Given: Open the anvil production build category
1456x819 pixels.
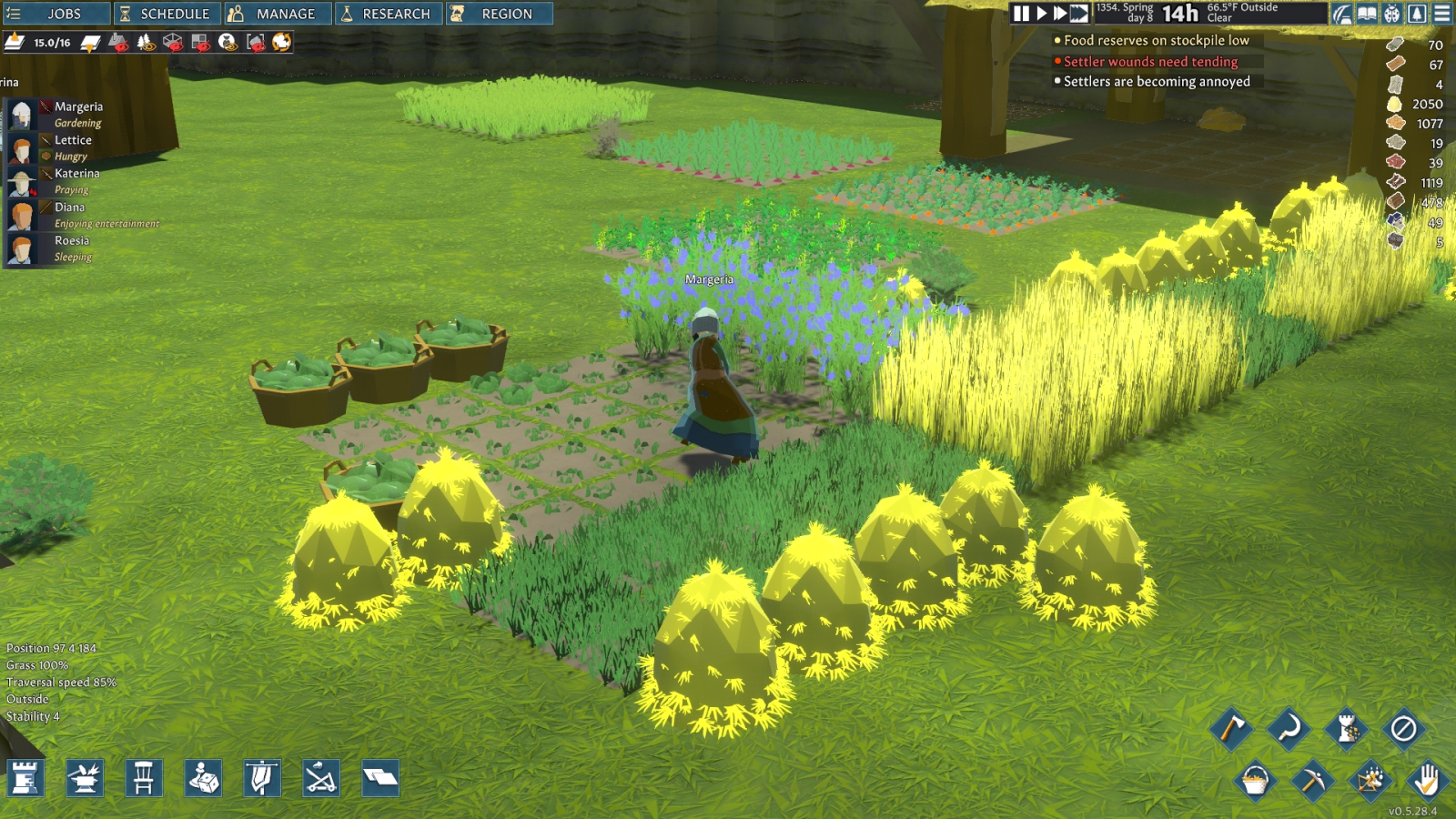Looking at the screenshot, I should pos(85,778).
